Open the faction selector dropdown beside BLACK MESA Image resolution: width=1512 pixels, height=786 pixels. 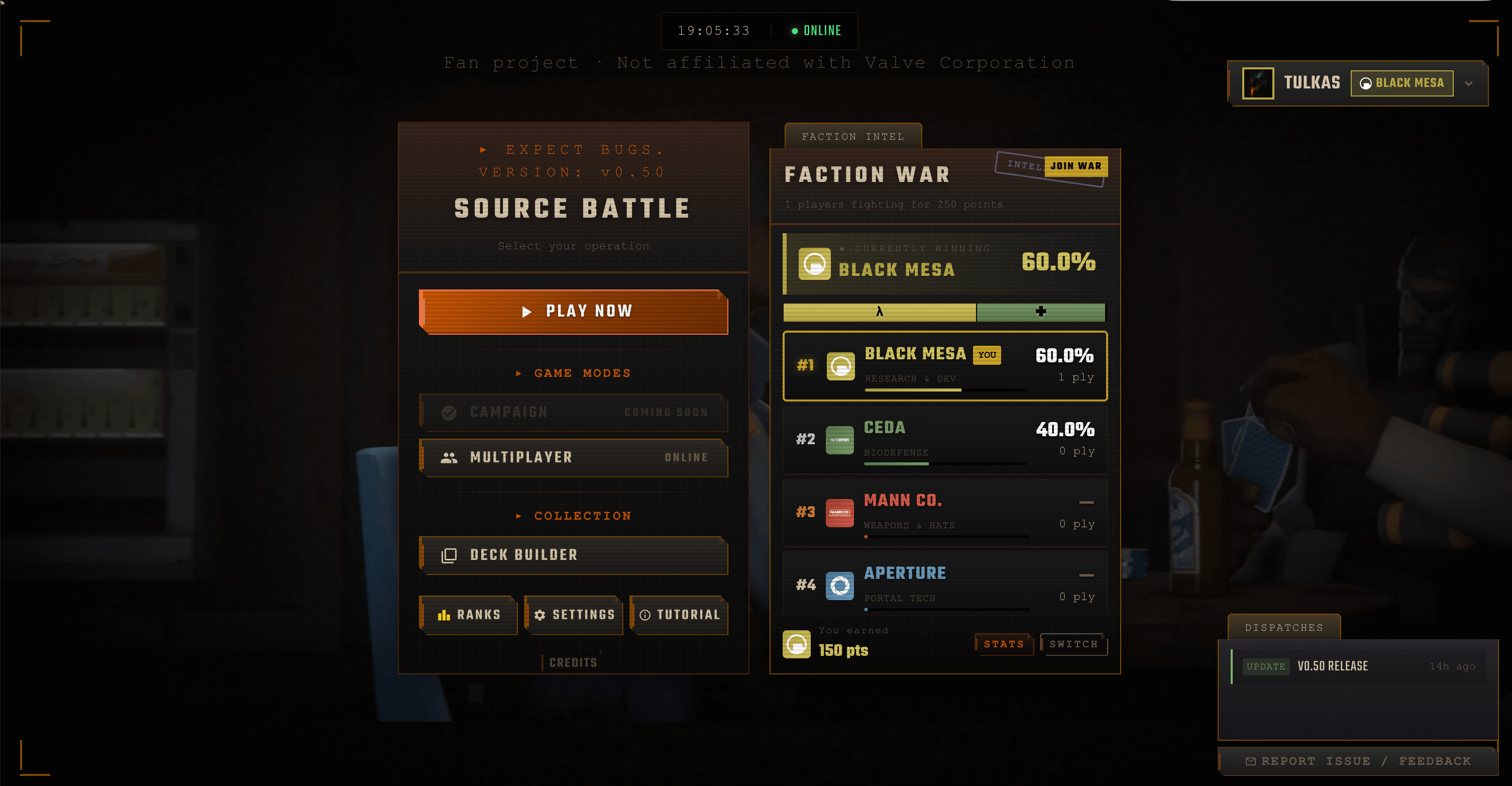point(1469,83)
